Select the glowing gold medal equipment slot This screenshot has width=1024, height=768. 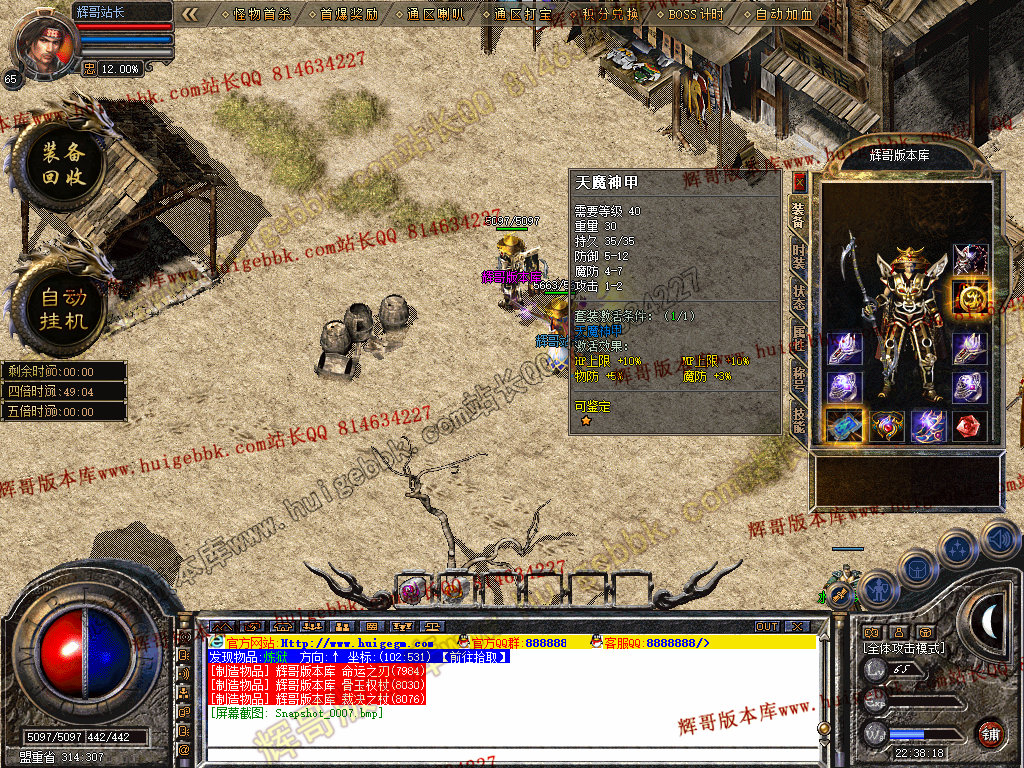pos(969,297)
